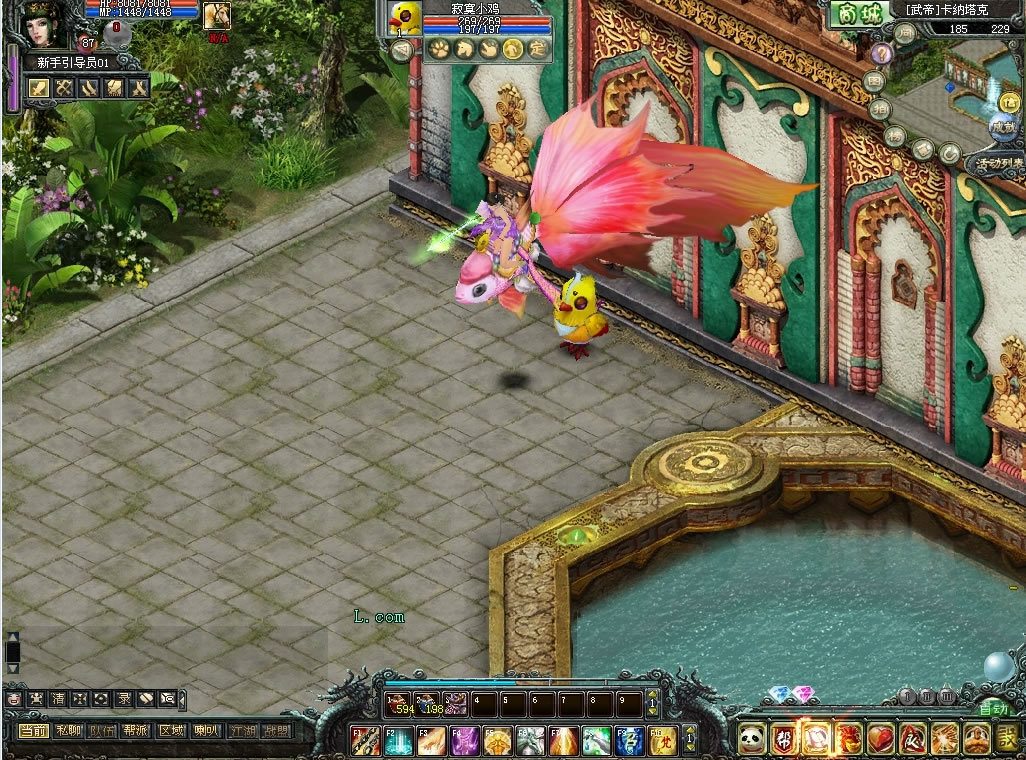
Task: Open the panda icon menu
Action: coord(752,739)
